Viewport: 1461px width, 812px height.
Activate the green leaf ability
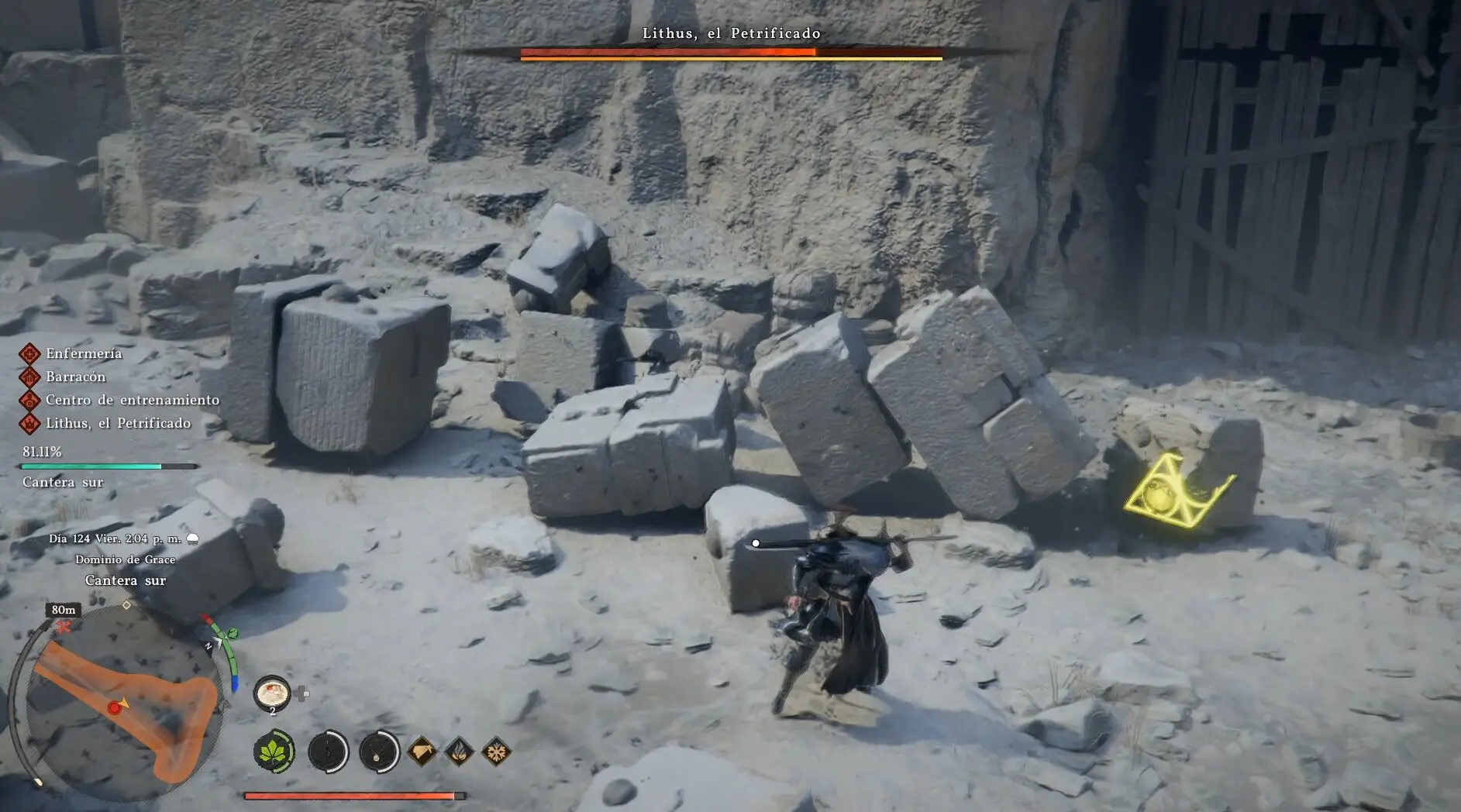(x=274, y=752)
